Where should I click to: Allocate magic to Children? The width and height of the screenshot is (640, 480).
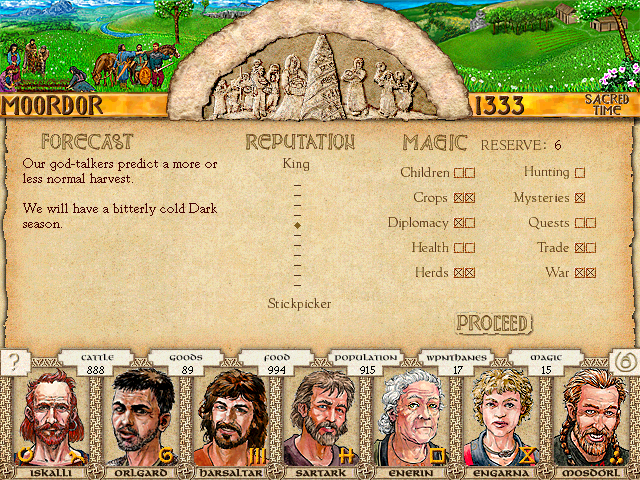point(464,173)
